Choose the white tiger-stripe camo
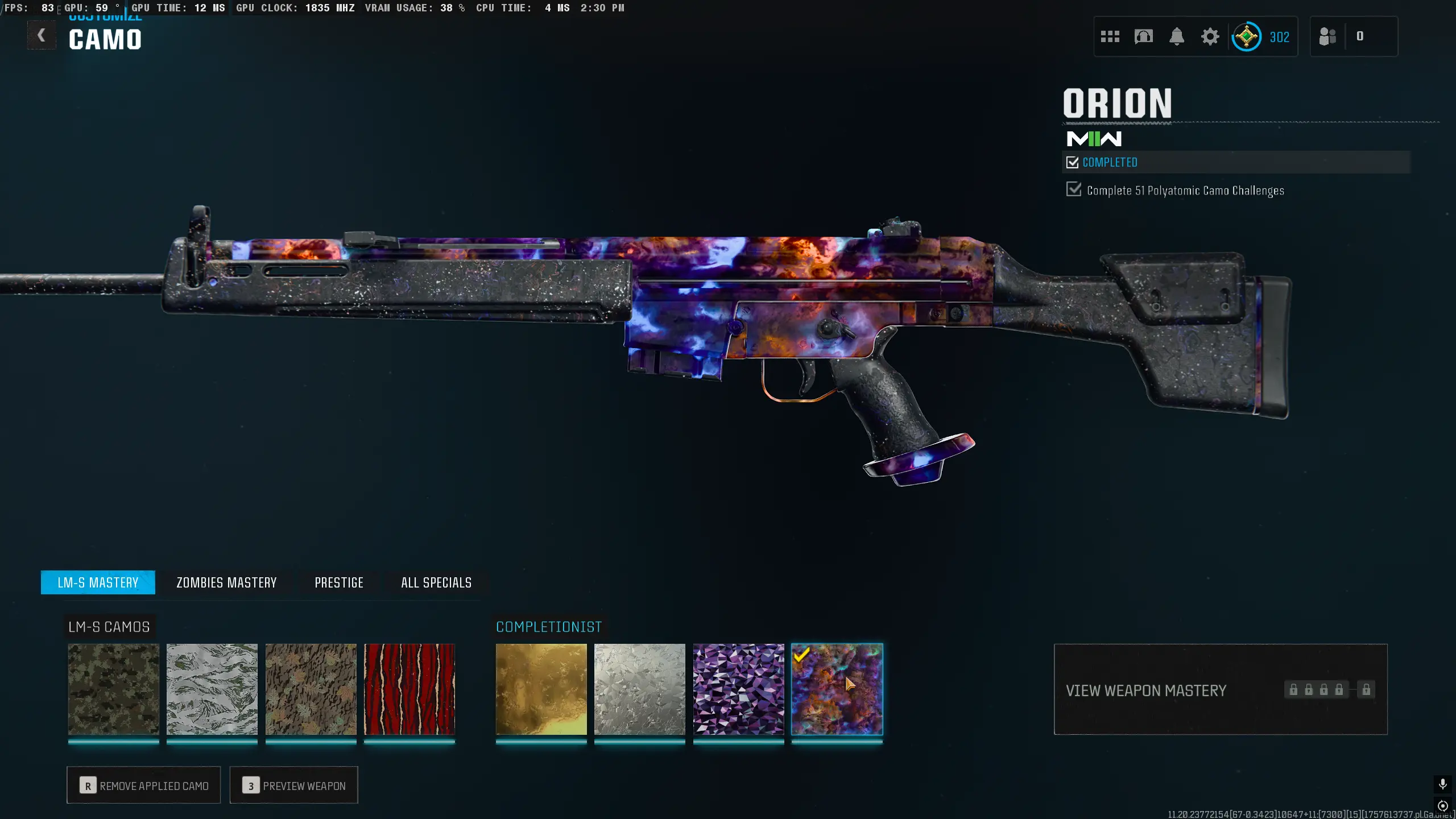 coord(212,689)
